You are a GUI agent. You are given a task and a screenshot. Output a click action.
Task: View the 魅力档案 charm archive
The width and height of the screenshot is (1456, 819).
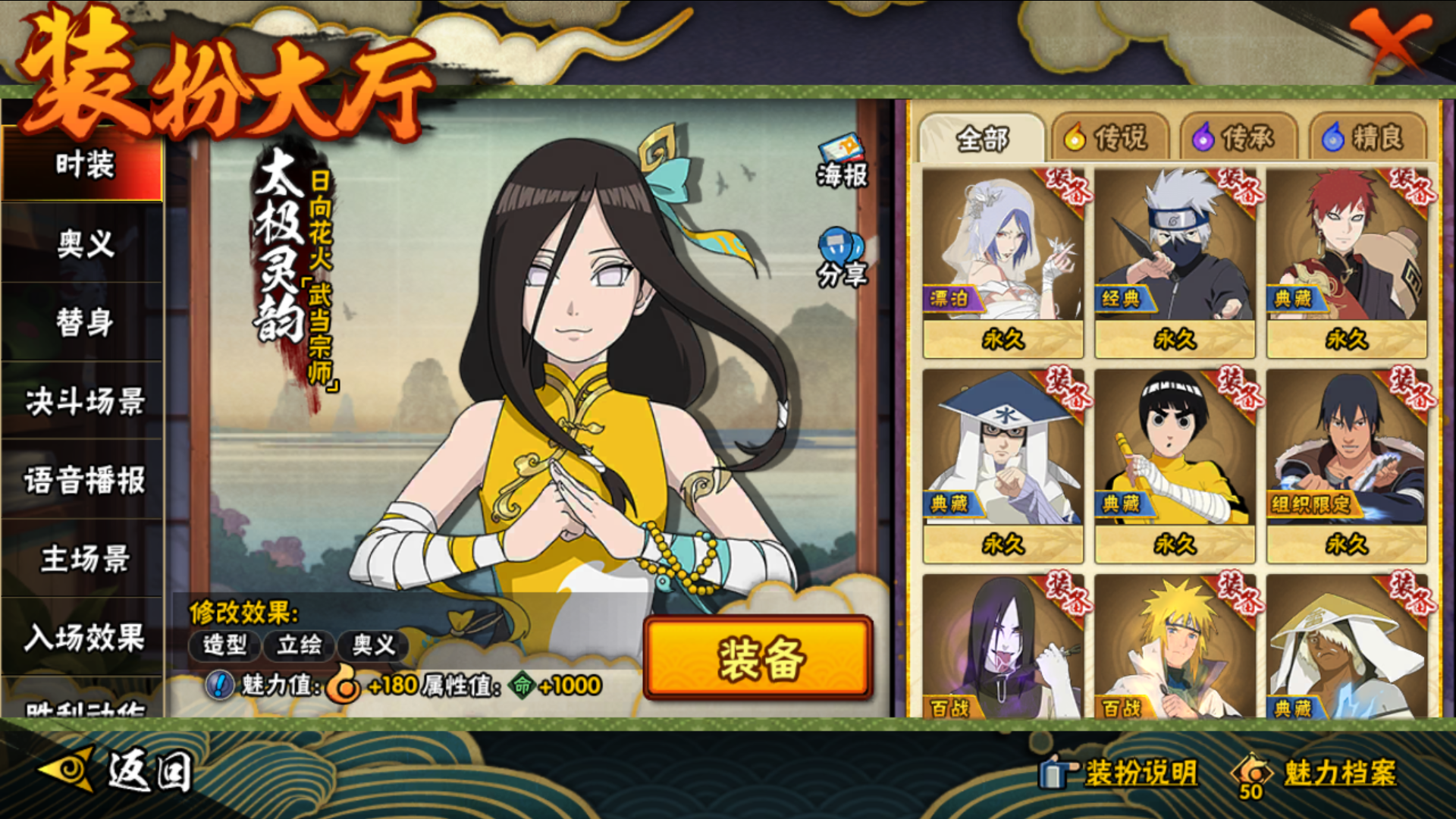coord(1319,773)
